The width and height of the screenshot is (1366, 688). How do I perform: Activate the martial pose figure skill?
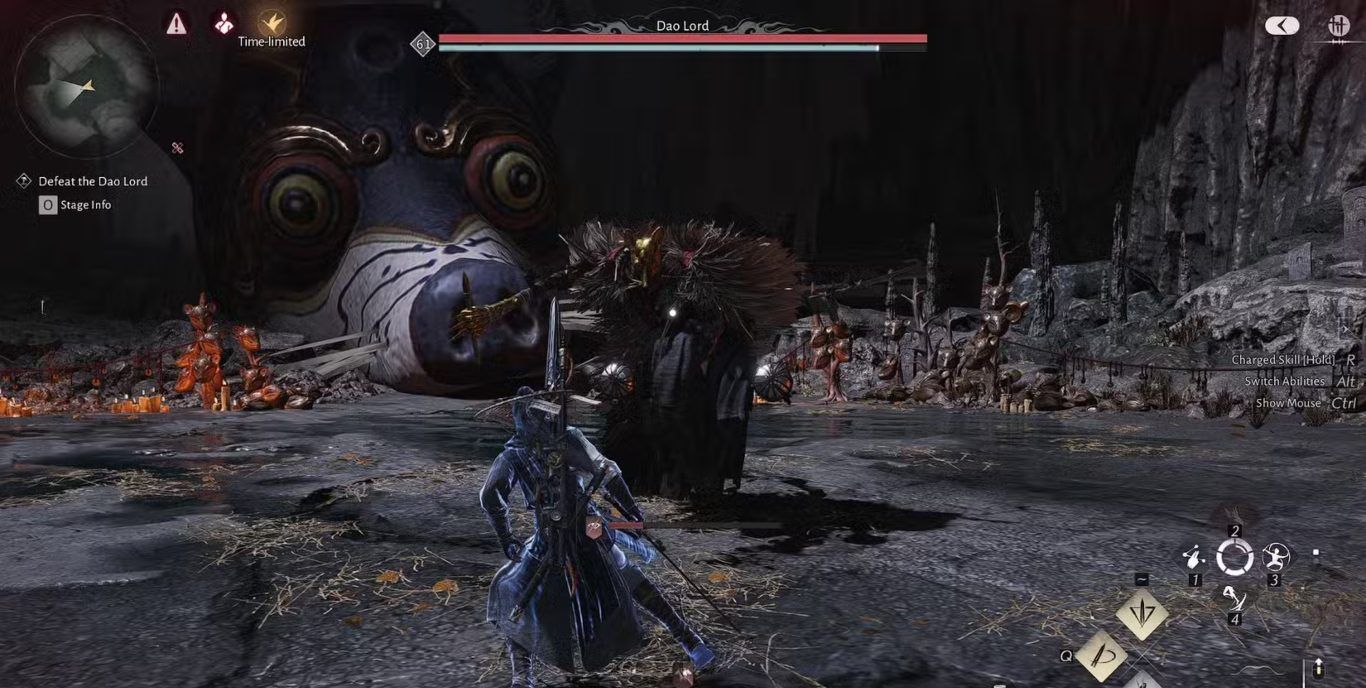click(1275, 556)
